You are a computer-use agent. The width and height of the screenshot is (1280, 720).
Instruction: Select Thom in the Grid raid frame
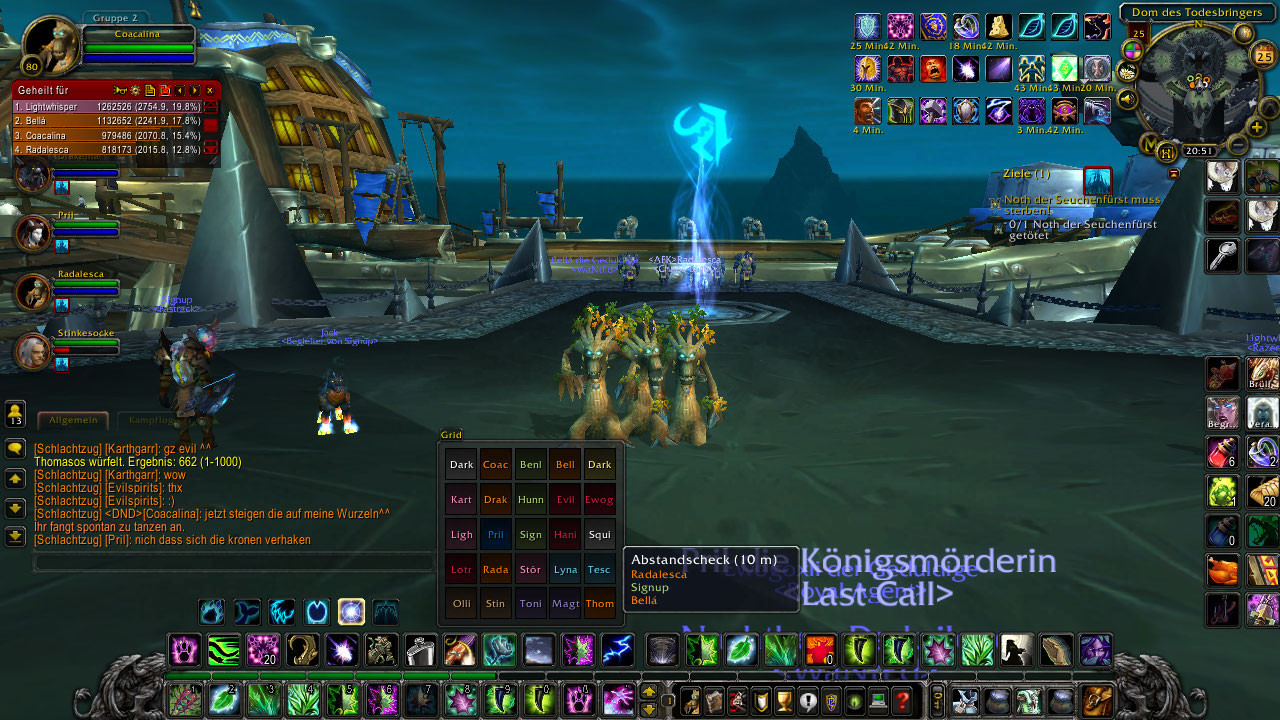tap(600, 603)
